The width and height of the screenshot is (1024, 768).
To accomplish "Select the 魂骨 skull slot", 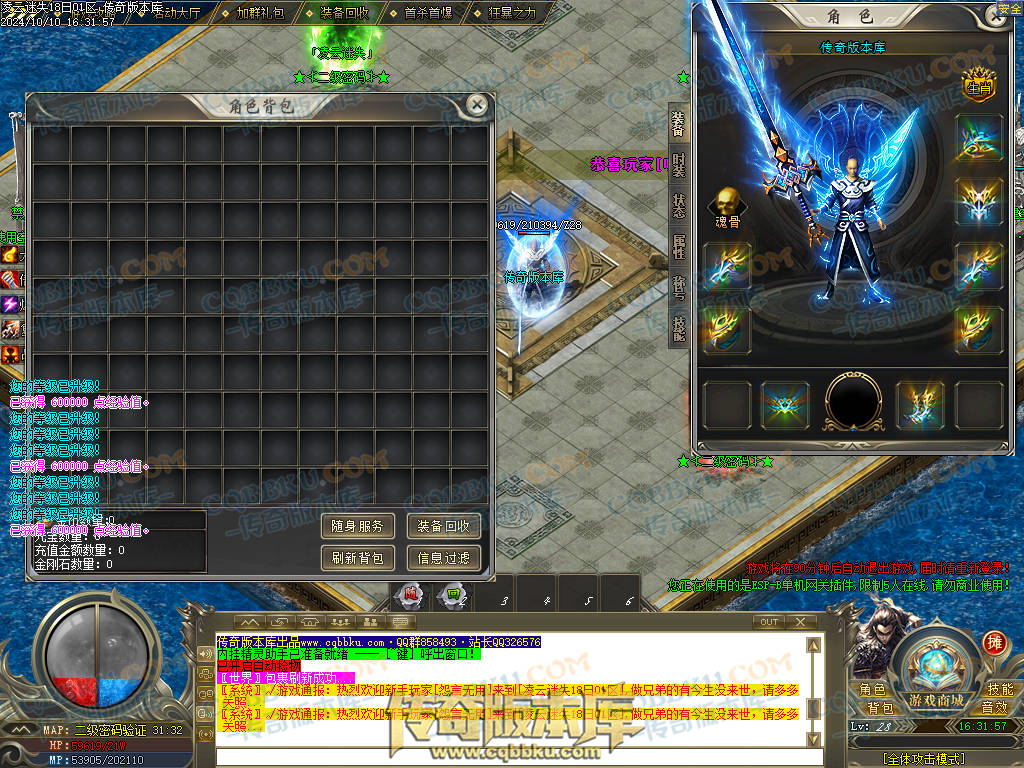I will coord(727,207).
